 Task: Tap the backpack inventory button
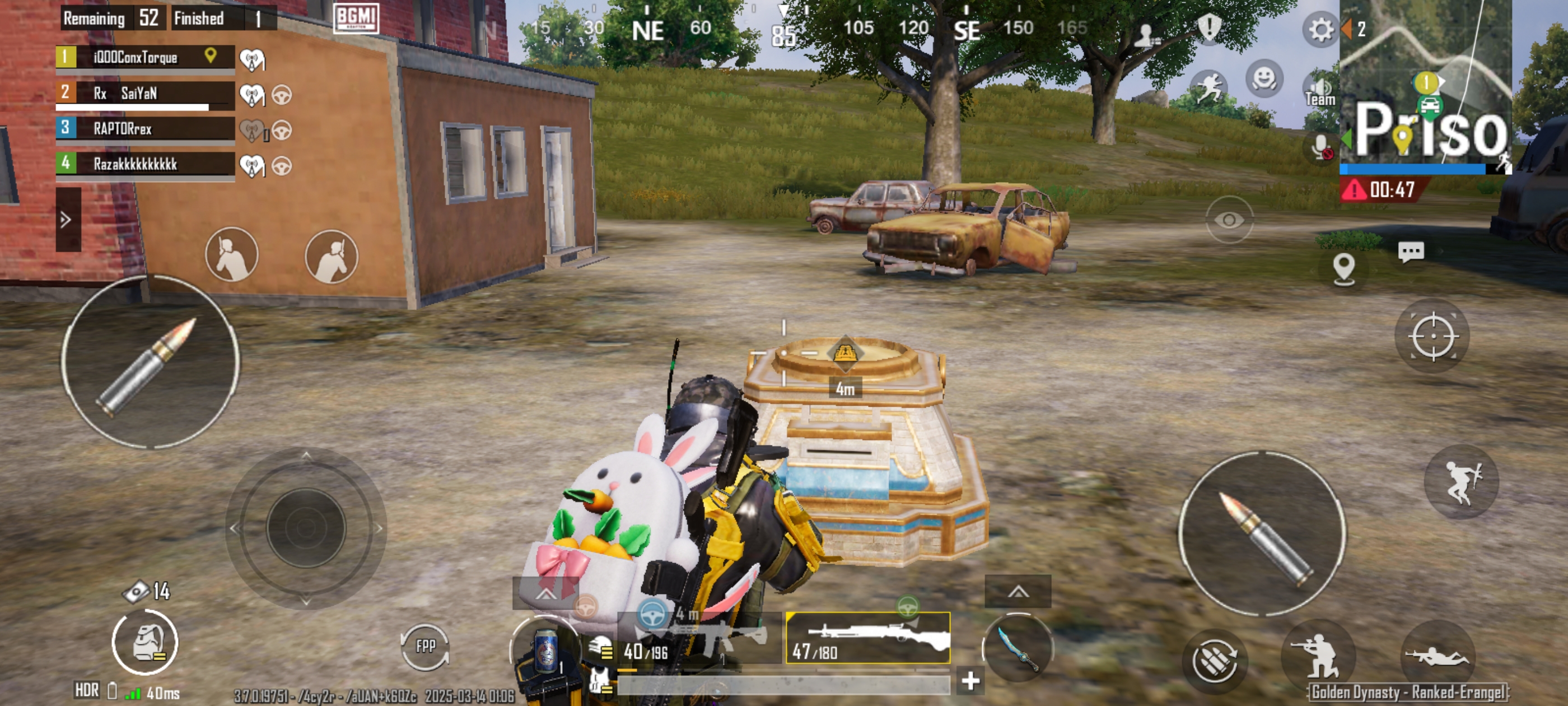pyautogui.click(x=145, y=643)
